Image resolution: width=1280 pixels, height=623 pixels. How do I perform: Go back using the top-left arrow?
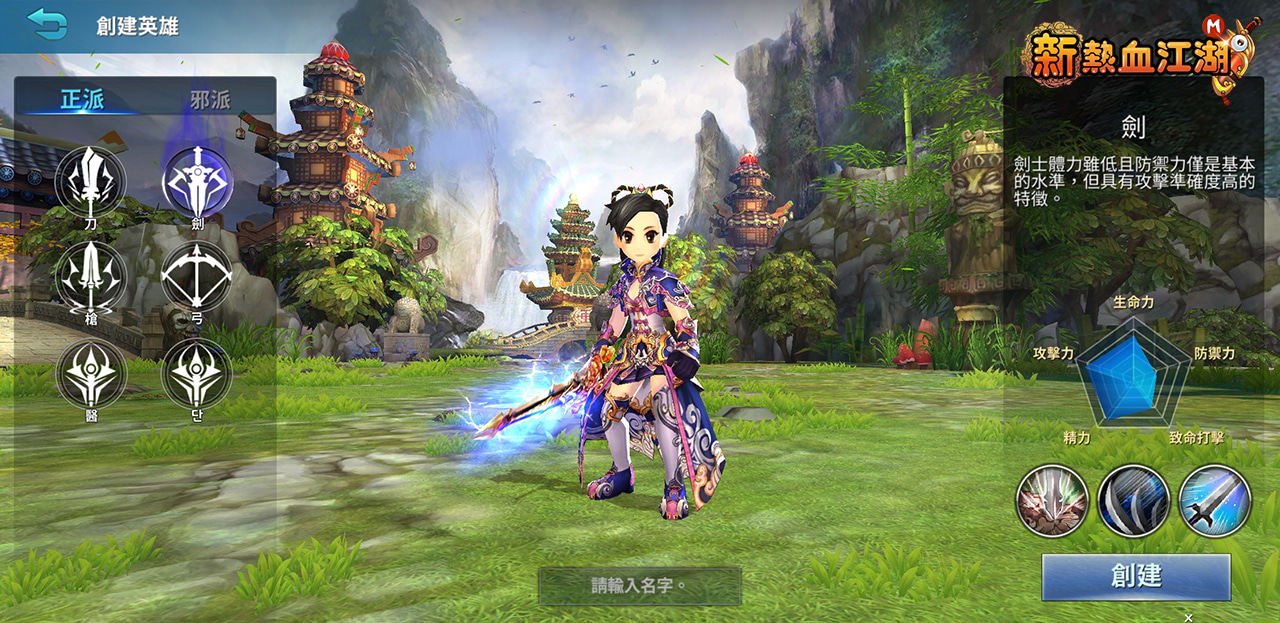(x=47, y=23)
